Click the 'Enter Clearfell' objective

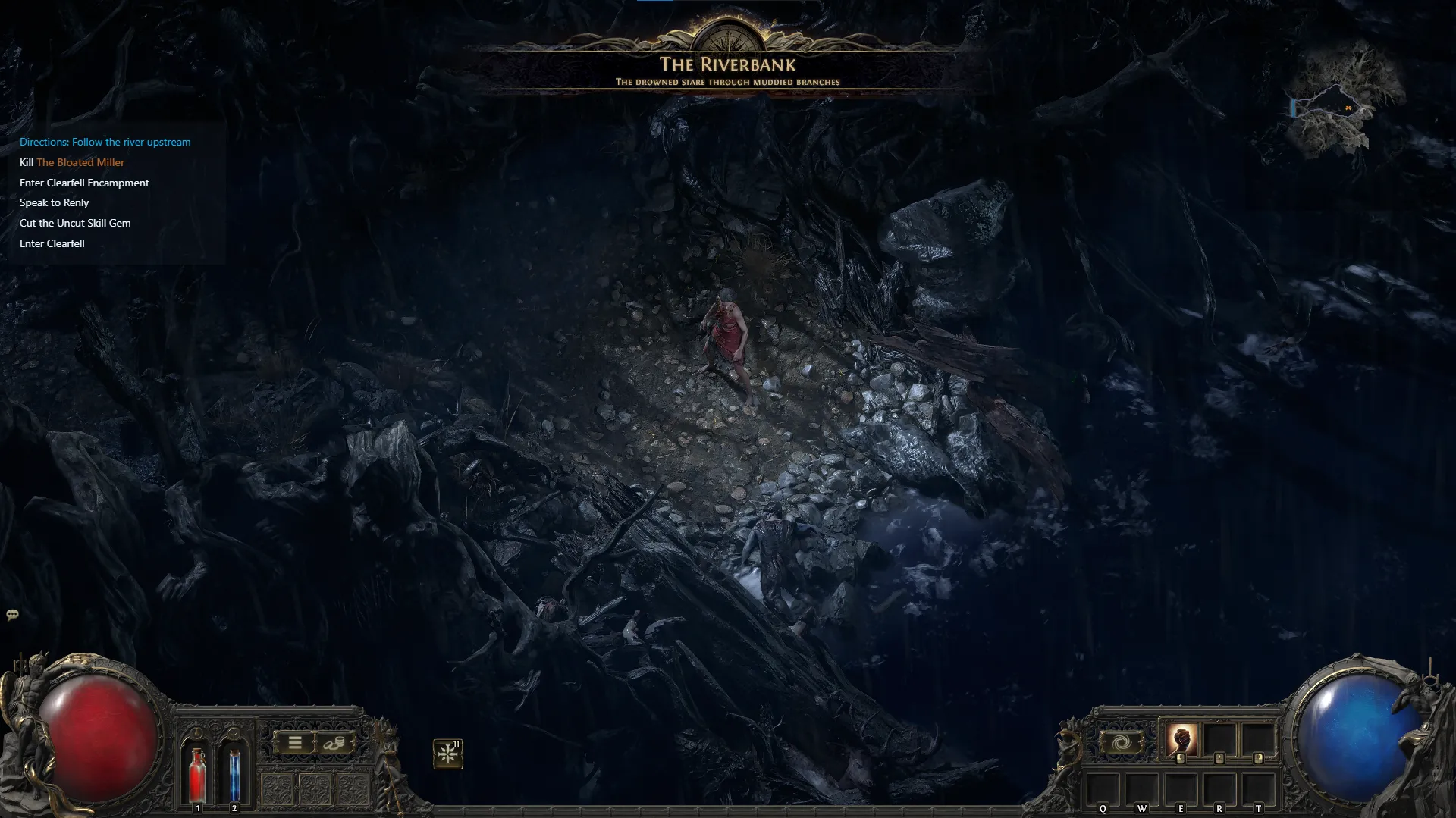(52, 243)
